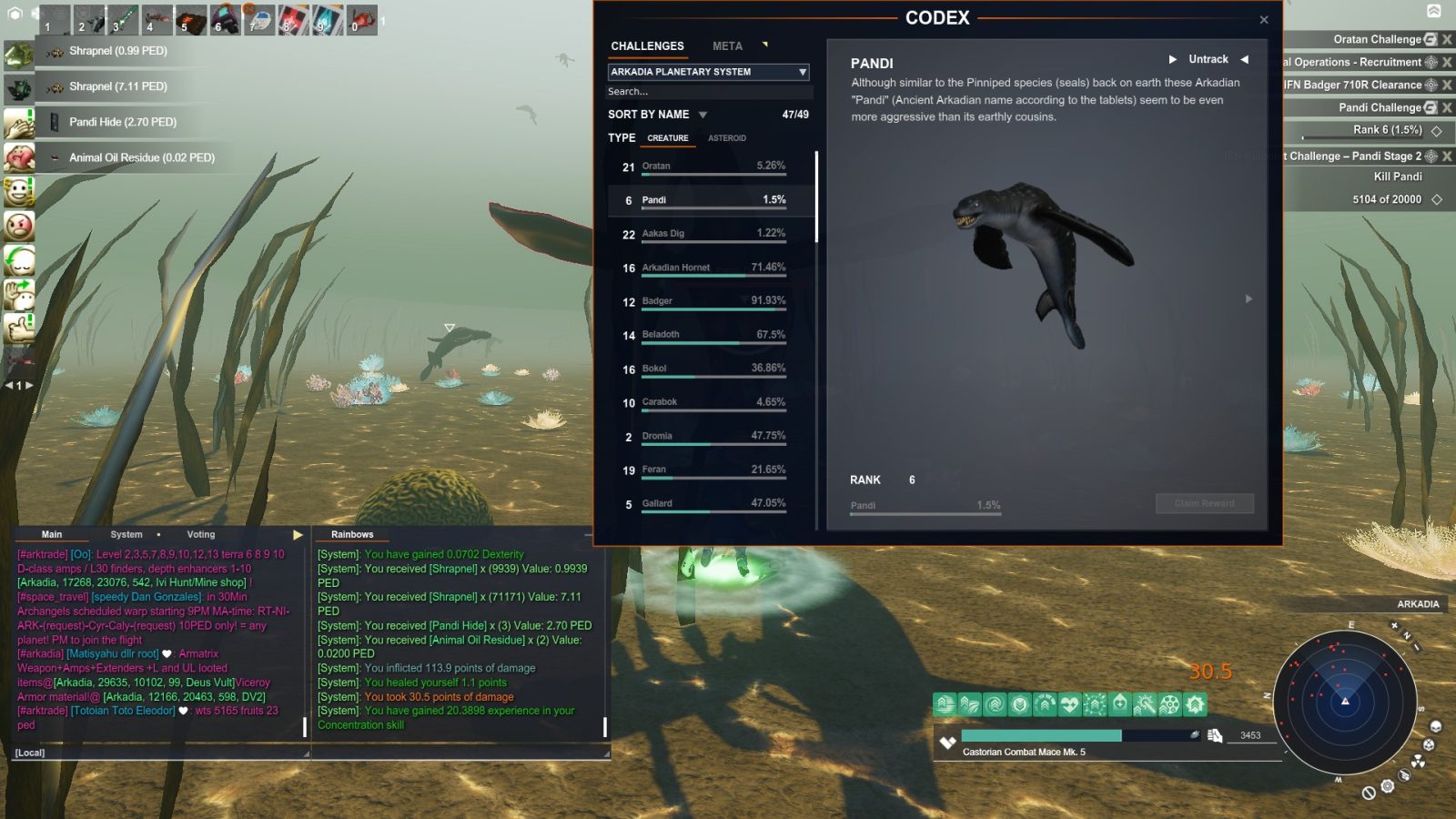Open the ARKADIA PLANETARY SYSTEM dropdown
1456x819 pixels.
click(x=708, y=72)
